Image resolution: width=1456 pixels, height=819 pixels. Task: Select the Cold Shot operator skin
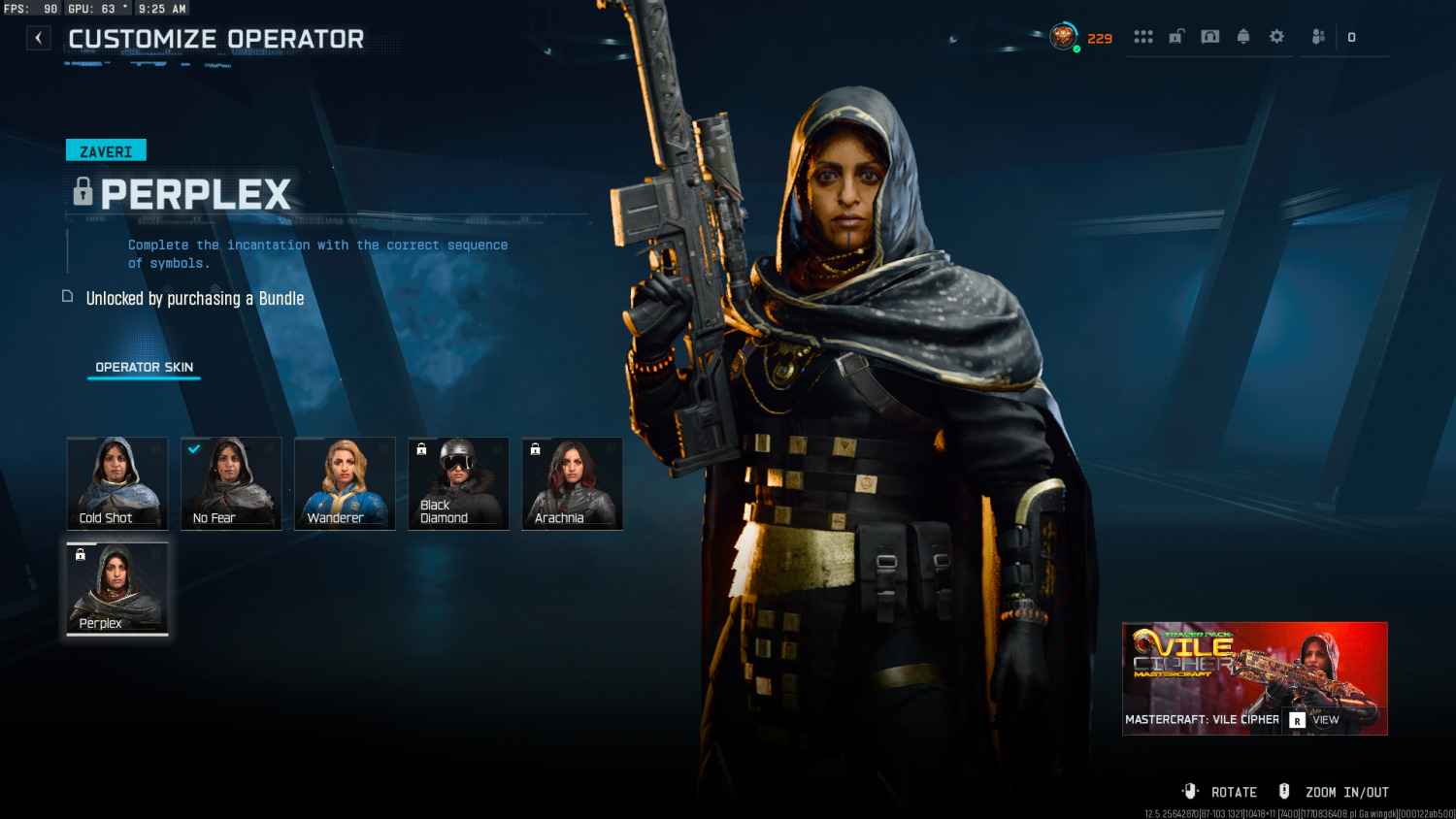pos(116,483)
